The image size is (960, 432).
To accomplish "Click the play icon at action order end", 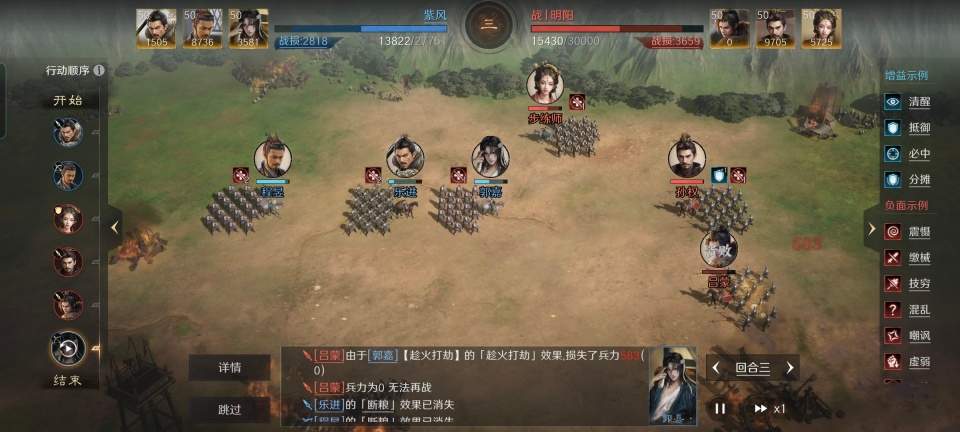I will click(68, 348).
